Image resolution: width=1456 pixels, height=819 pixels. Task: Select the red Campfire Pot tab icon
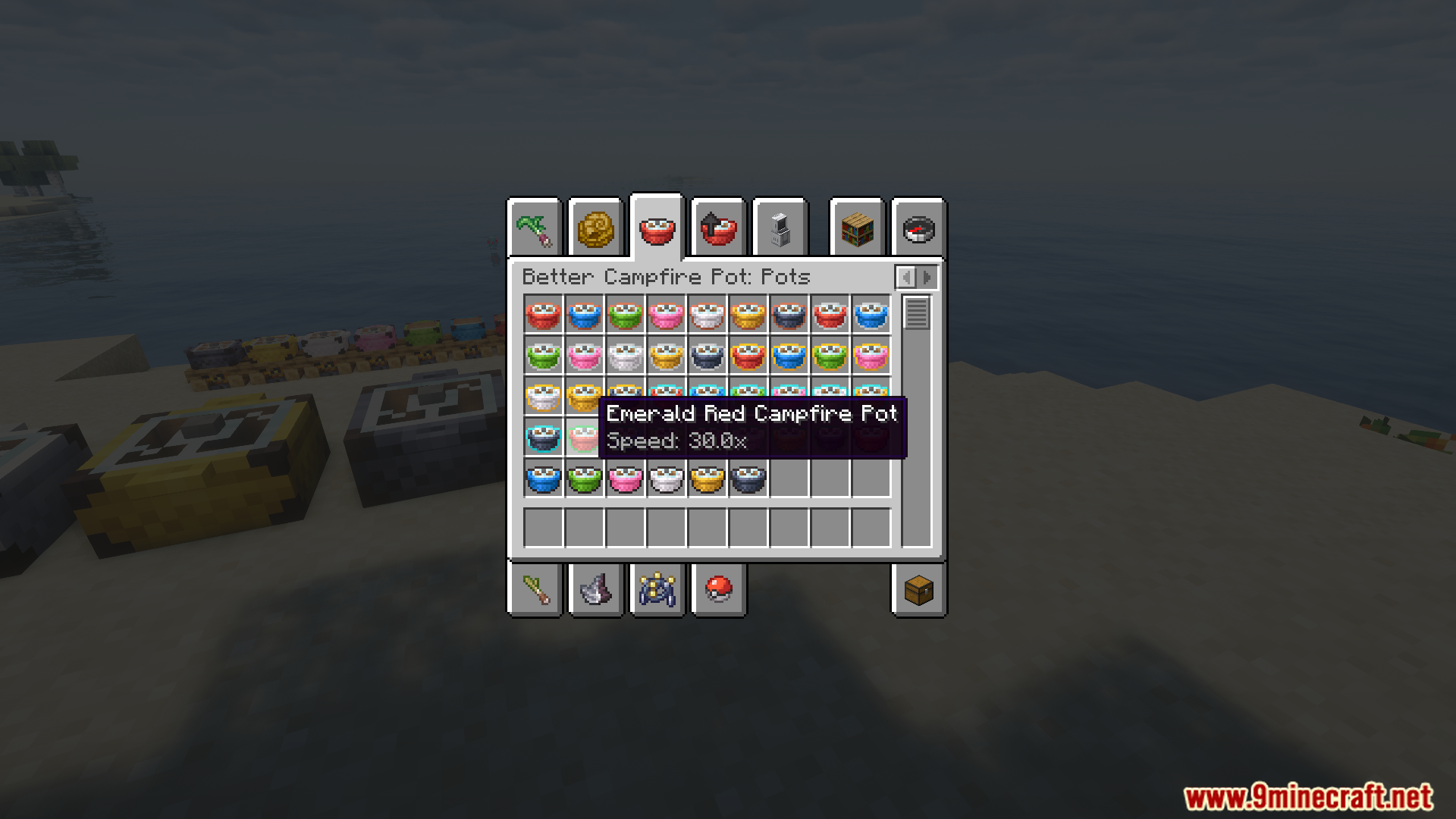pos(656,227)
